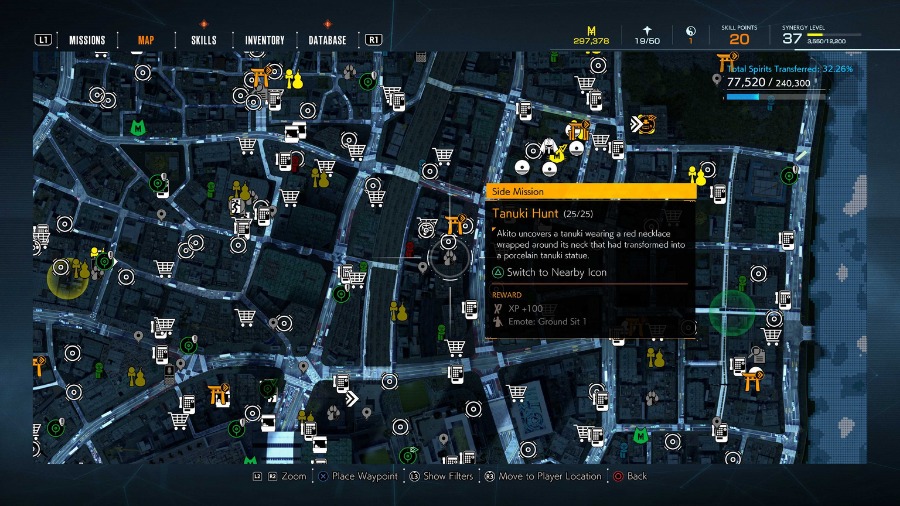Show the Database tab
The width and height of the screenshot is (900, 506).
pos(328,40)
